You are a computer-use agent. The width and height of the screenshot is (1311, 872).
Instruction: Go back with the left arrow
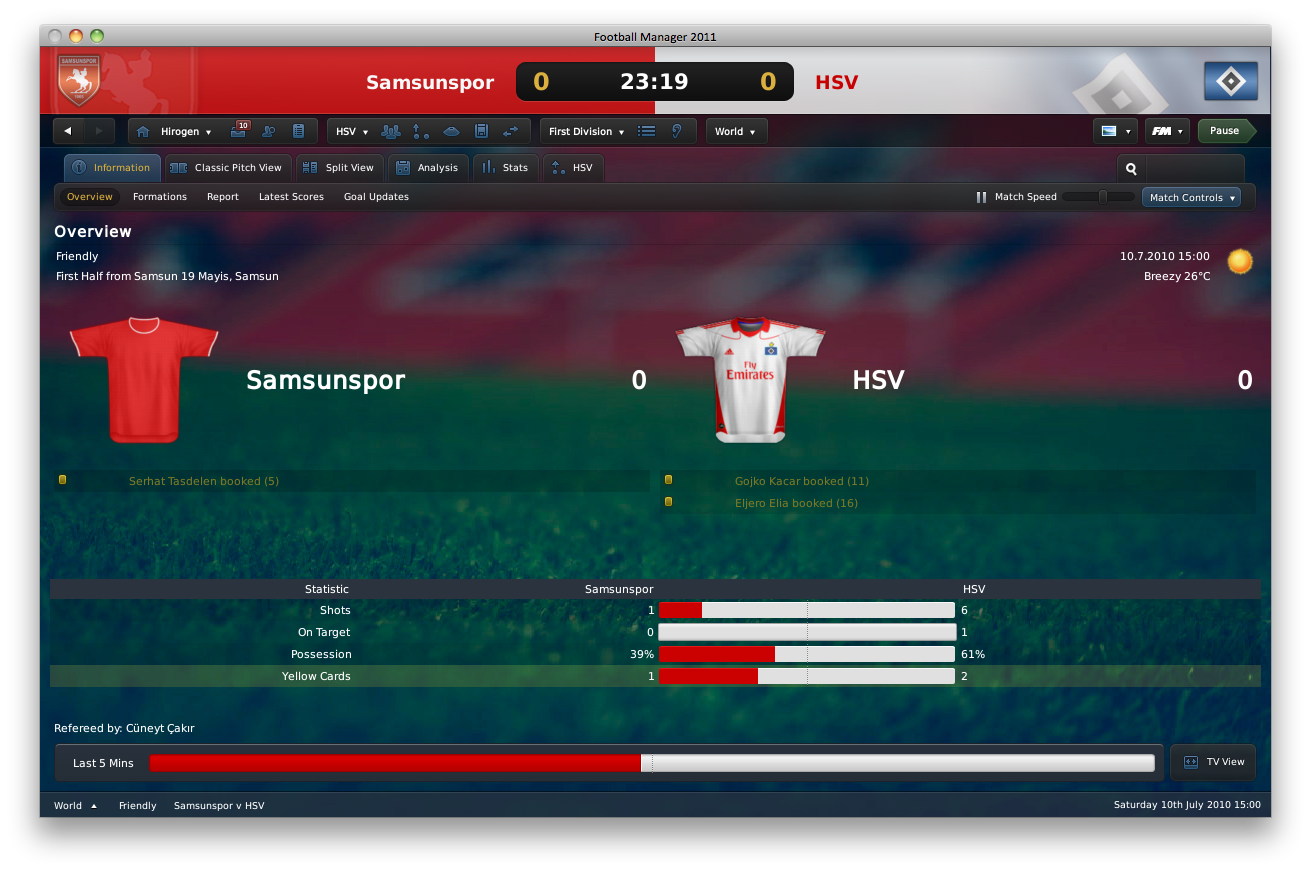(68, 131)
